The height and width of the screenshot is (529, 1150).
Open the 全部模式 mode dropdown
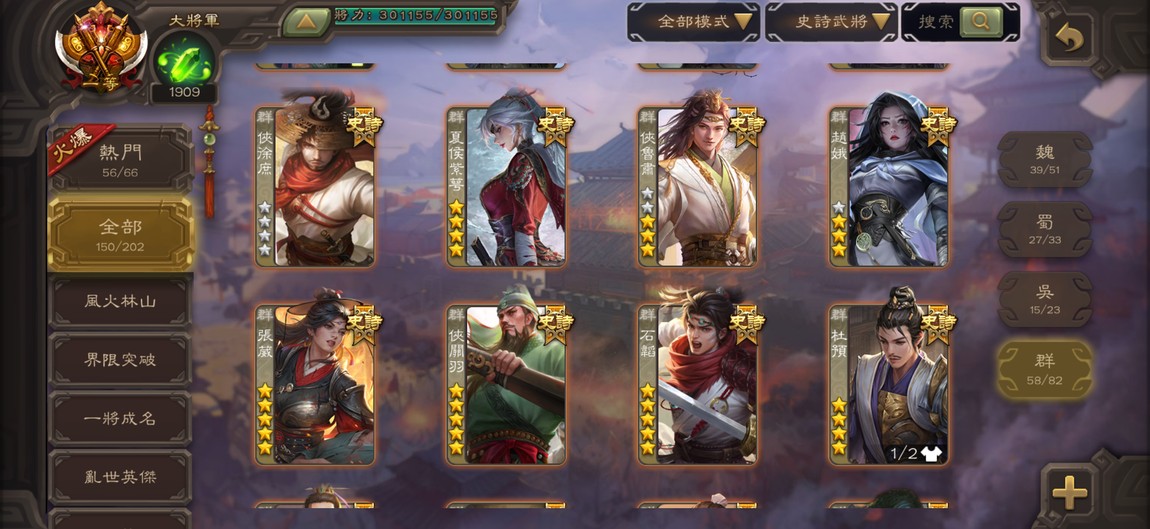692,21
